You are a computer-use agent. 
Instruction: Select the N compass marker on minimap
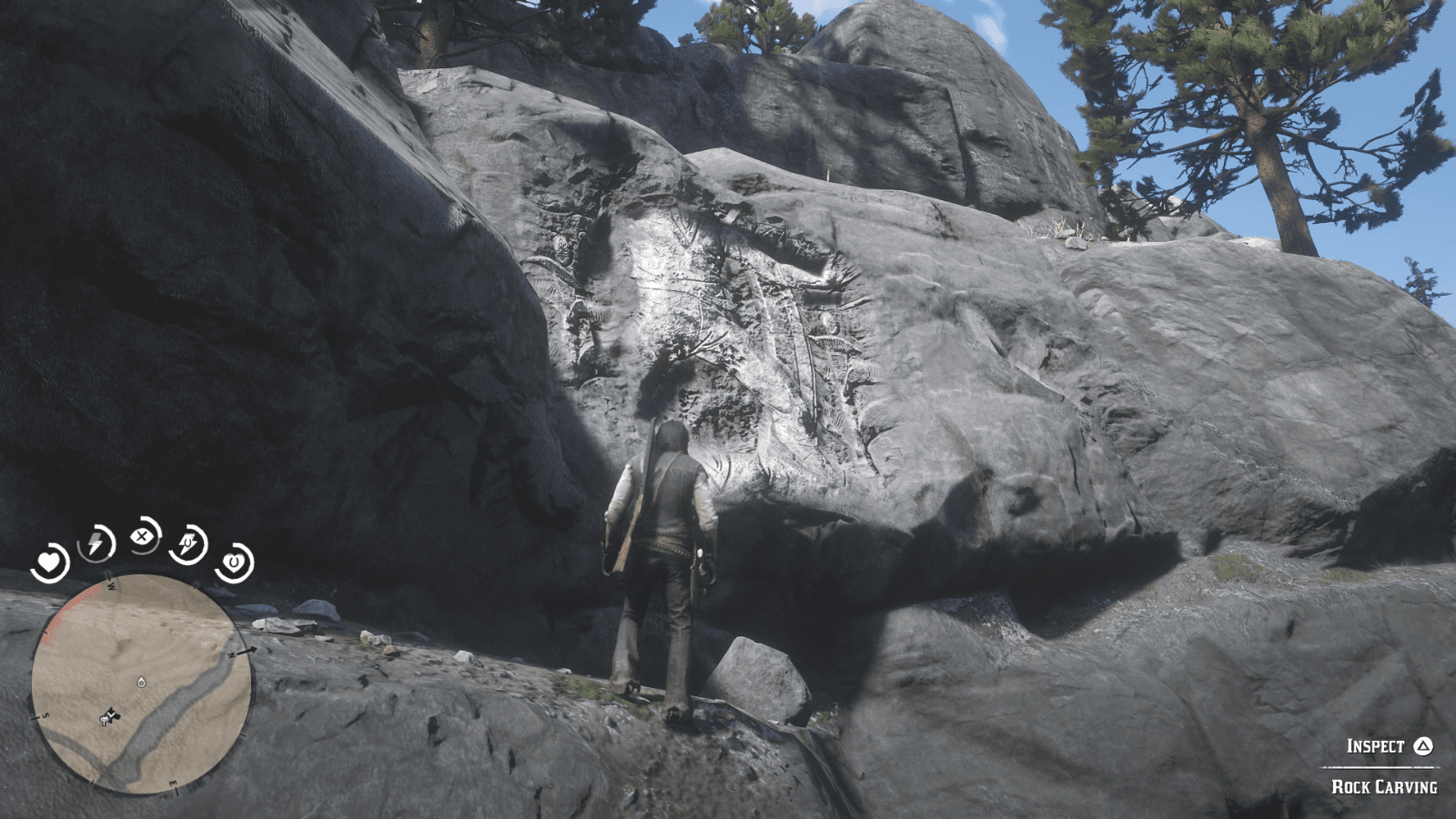click(x=233, y=654)
